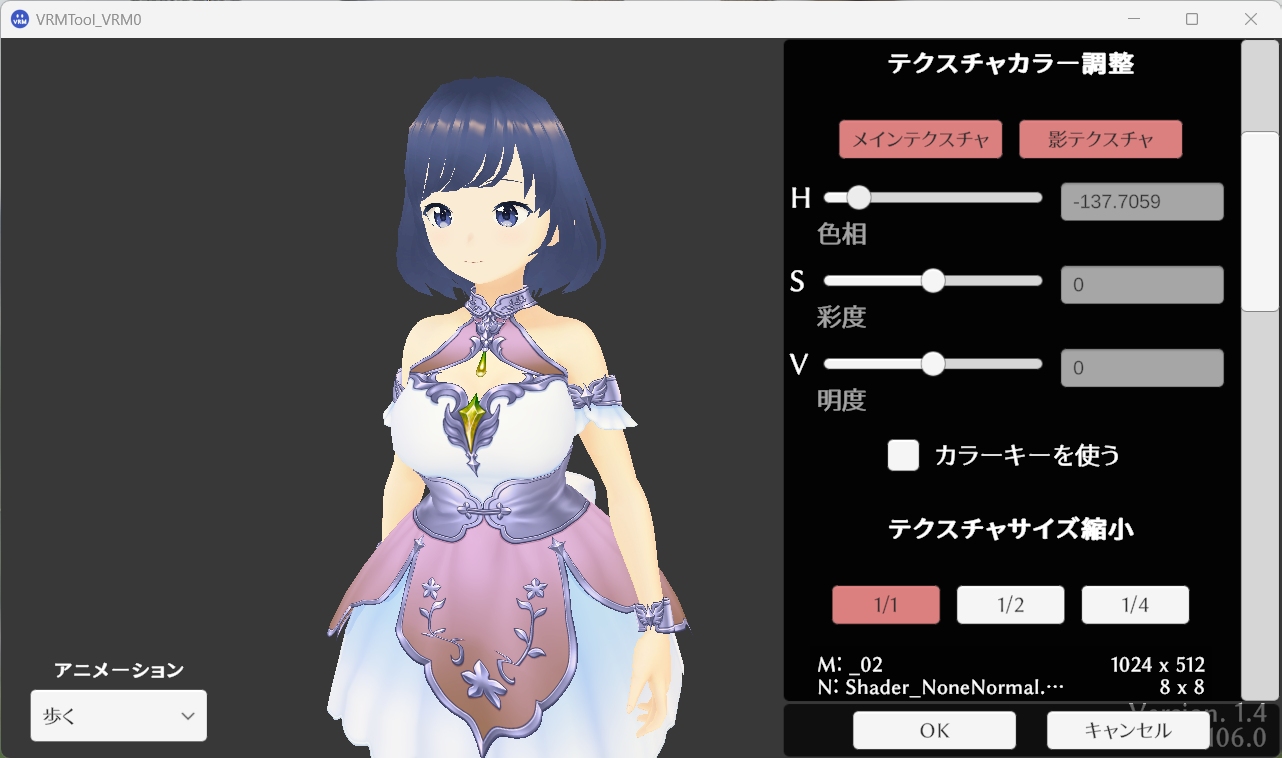Viewport: 1282px width, 758px height.
Task: Click the character model in the preview area
Action: point(480,400)
